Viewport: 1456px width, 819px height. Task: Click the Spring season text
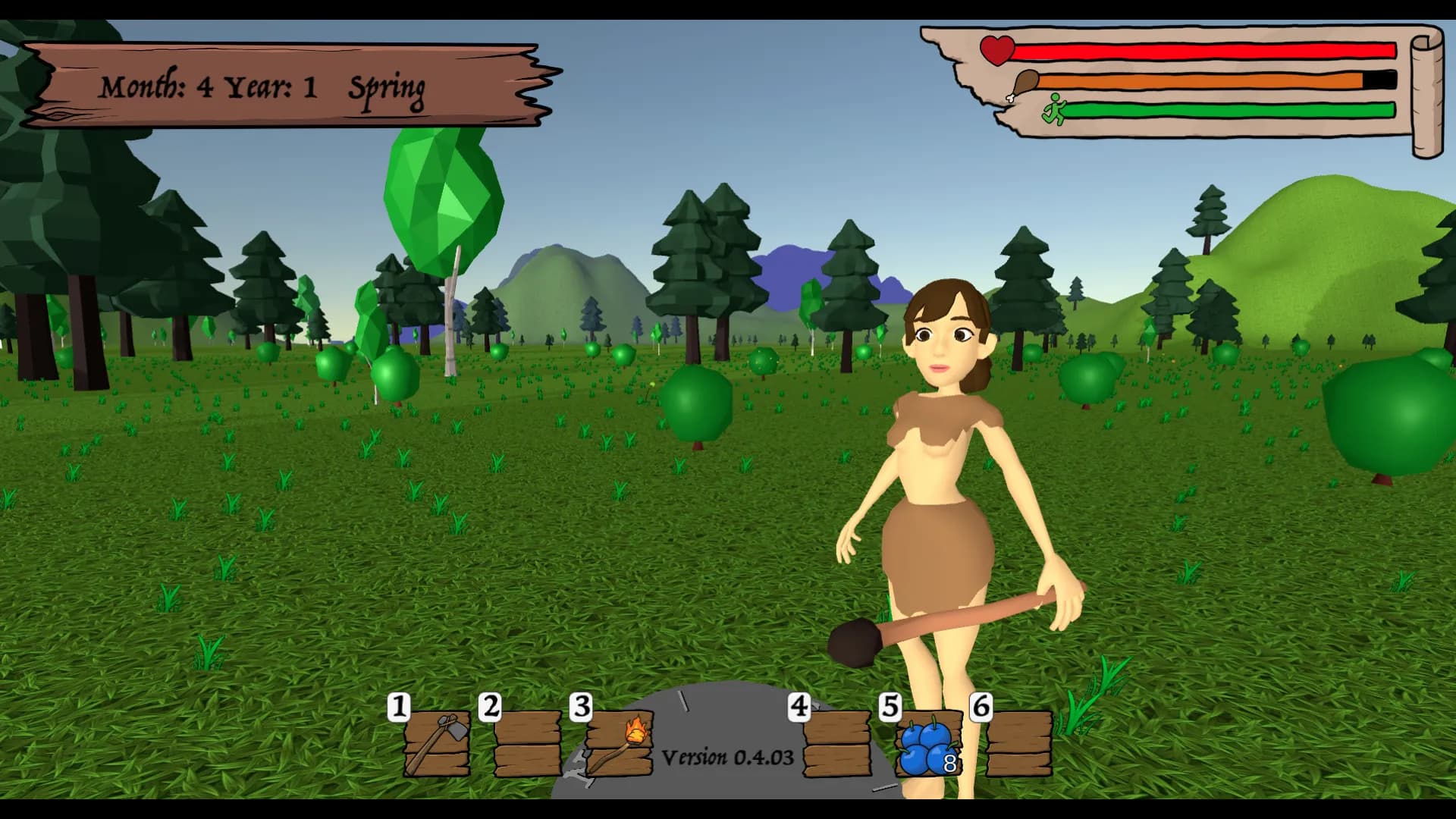388,89
